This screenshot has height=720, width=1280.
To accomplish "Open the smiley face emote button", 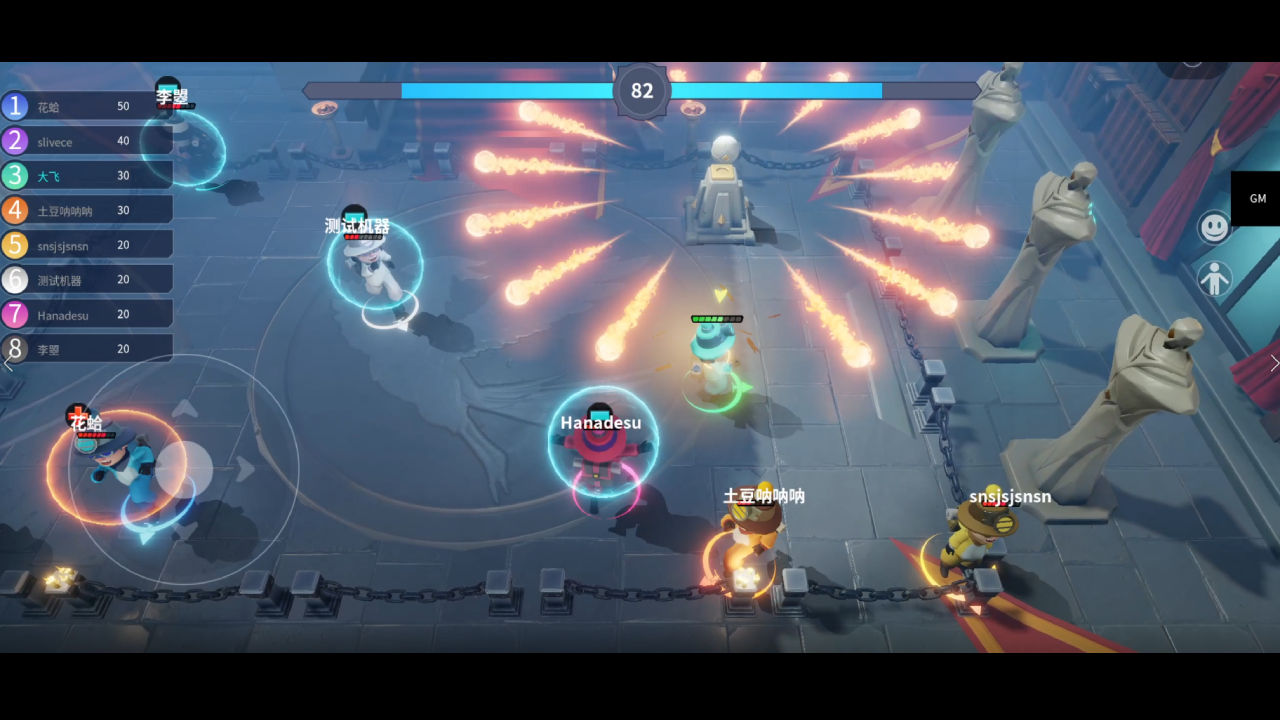I will [x=1214, y=228].
